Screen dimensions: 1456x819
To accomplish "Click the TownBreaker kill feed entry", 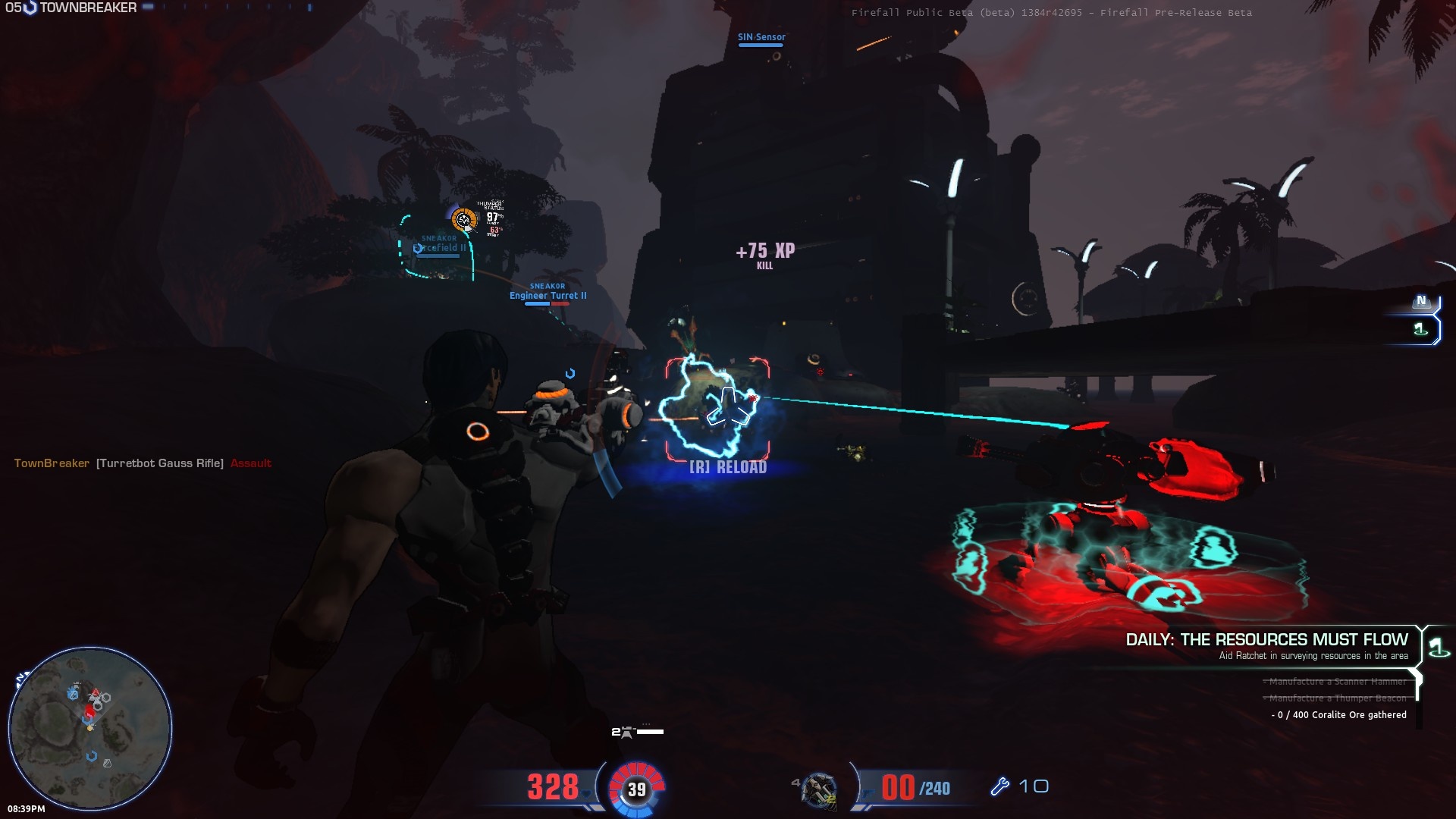I will tap(143, 463).
